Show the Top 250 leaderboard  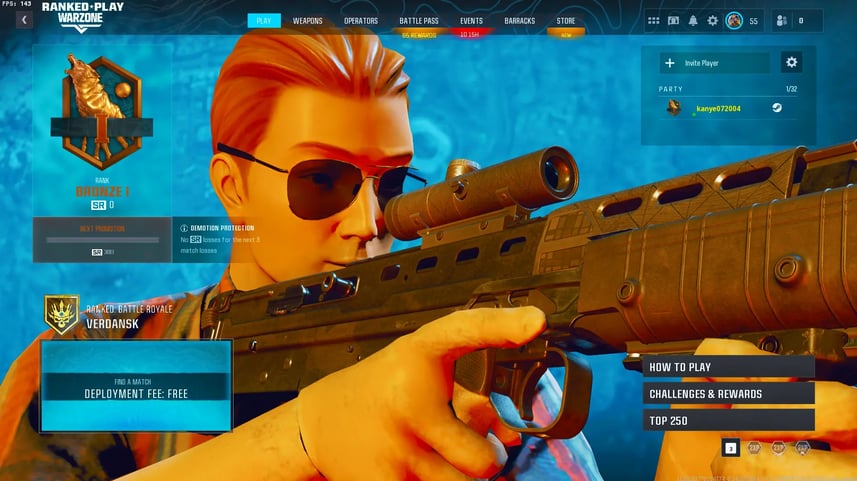729,420
